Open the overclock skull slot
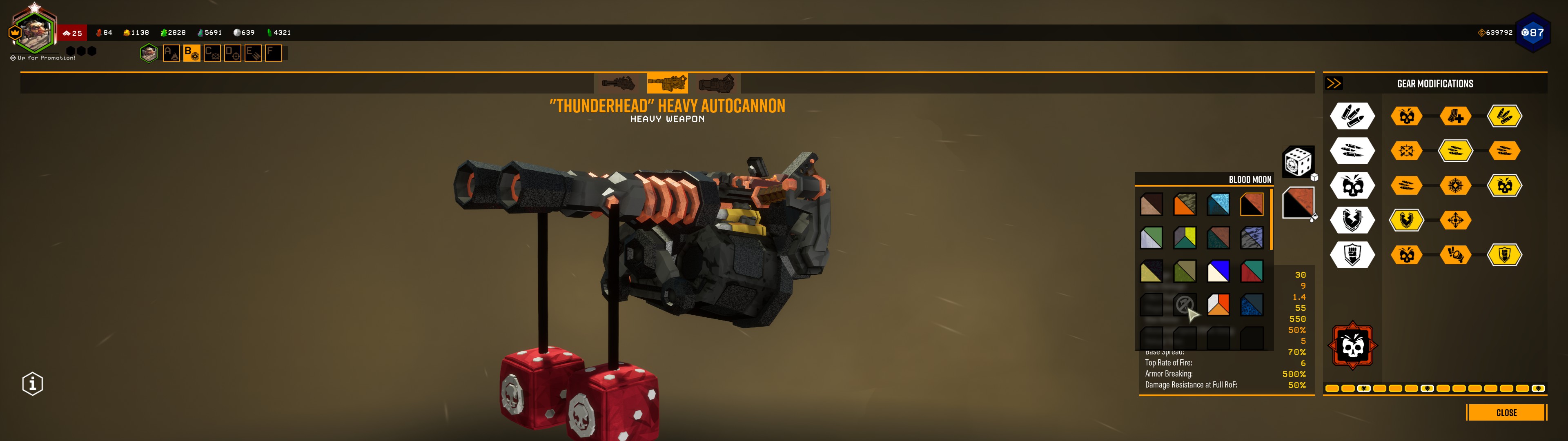The image size is (1568, 441). point(1352,346)
